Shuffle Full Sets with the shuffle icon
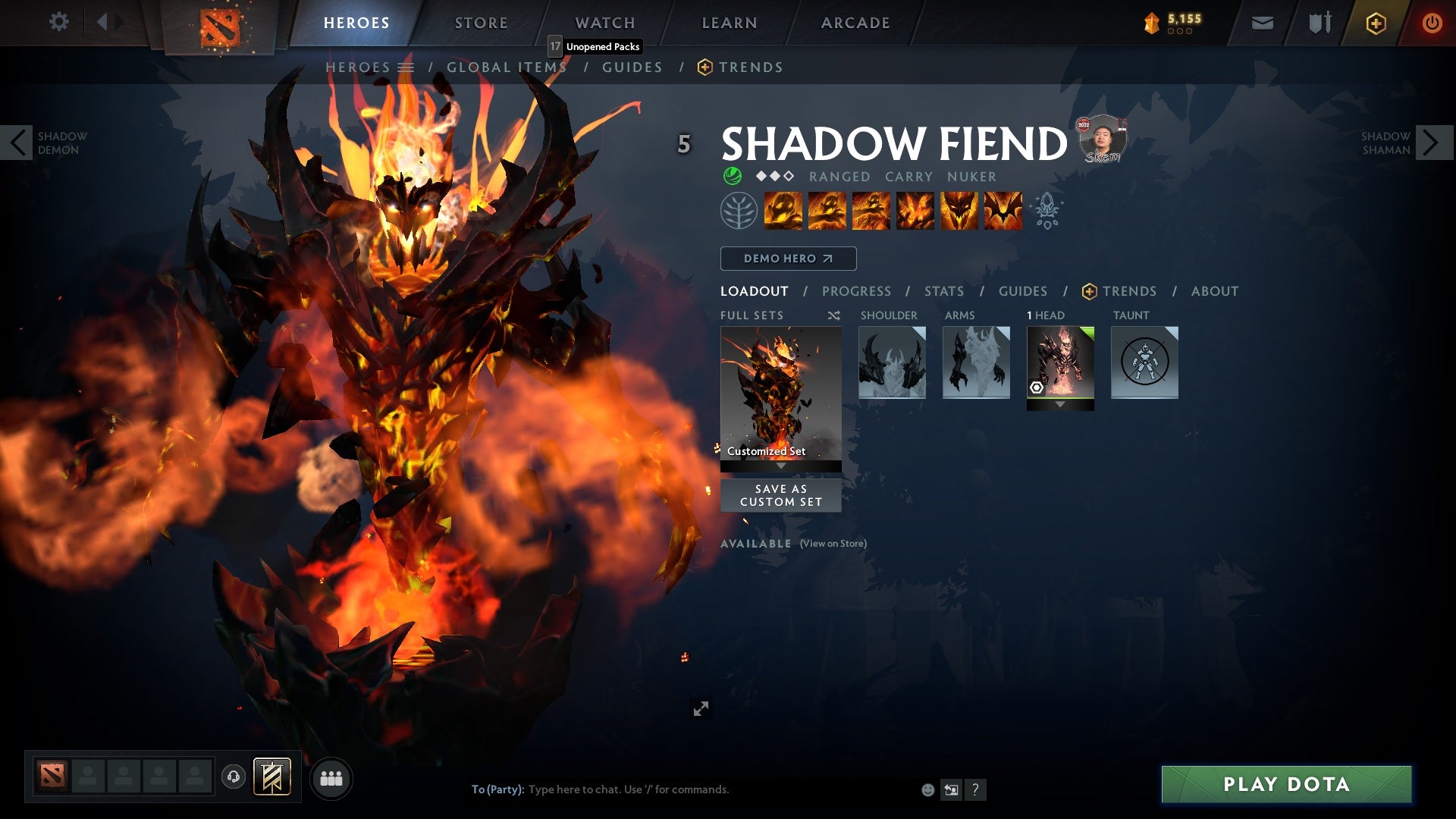 pos(833,315)
